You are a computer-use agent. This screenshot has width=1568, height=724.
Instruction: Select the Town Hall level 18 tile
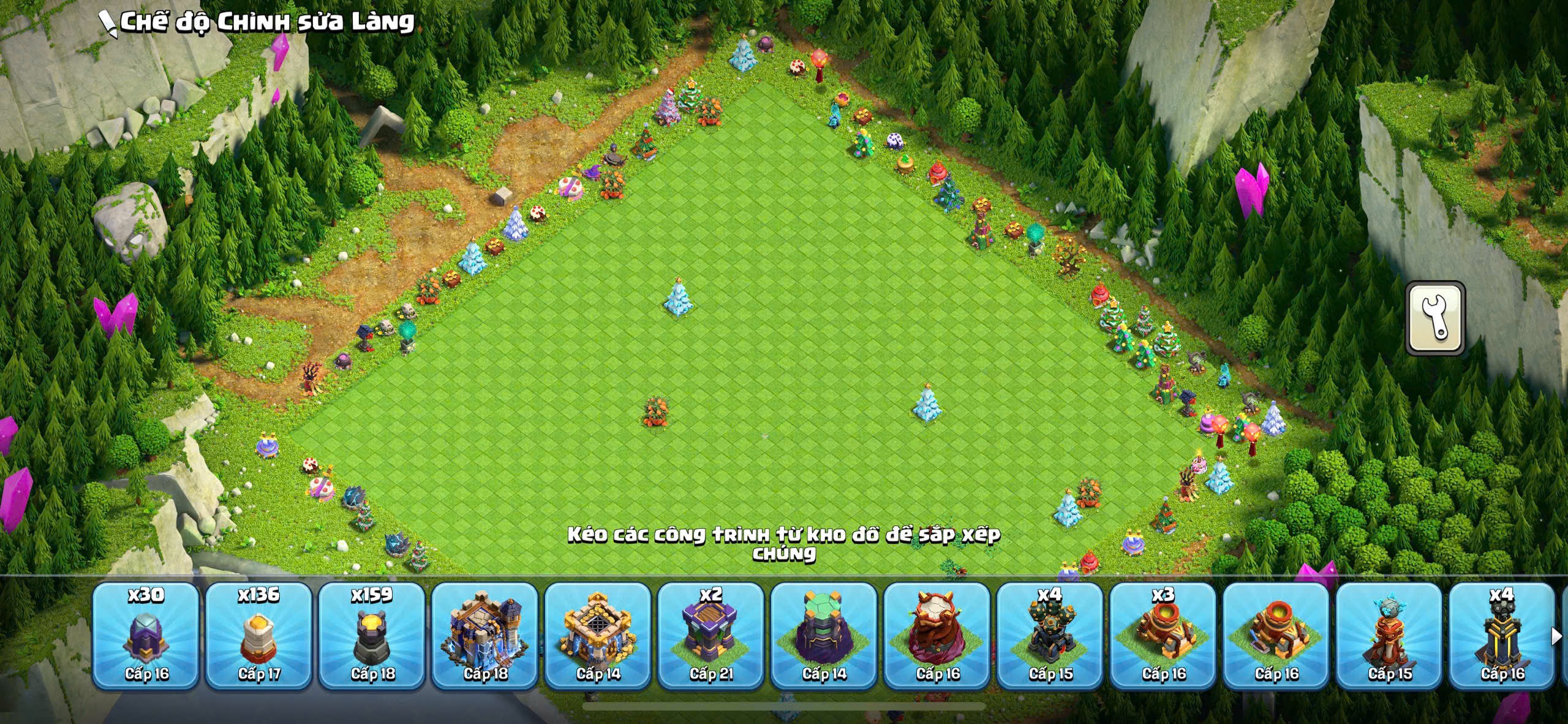484,636
